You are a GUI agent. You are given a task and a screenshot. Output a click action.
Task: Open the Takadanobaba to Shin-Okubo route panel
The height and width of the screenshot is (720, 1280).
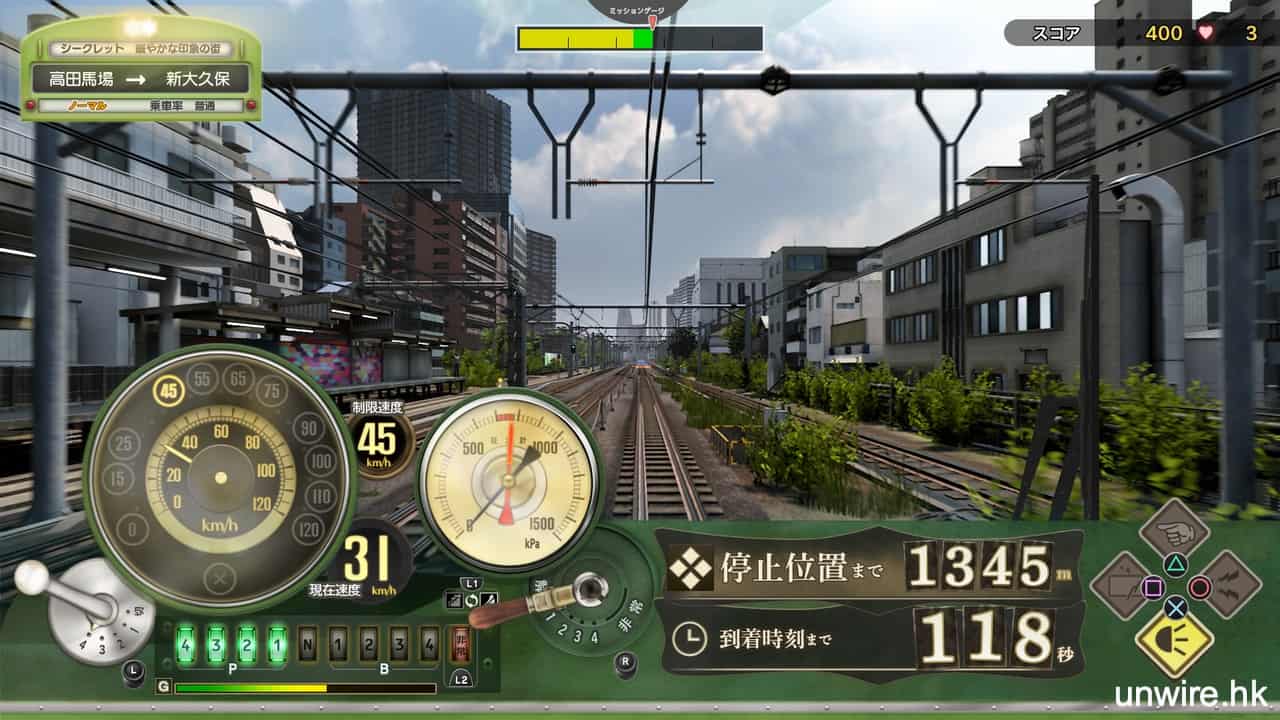tap(140, 78)
